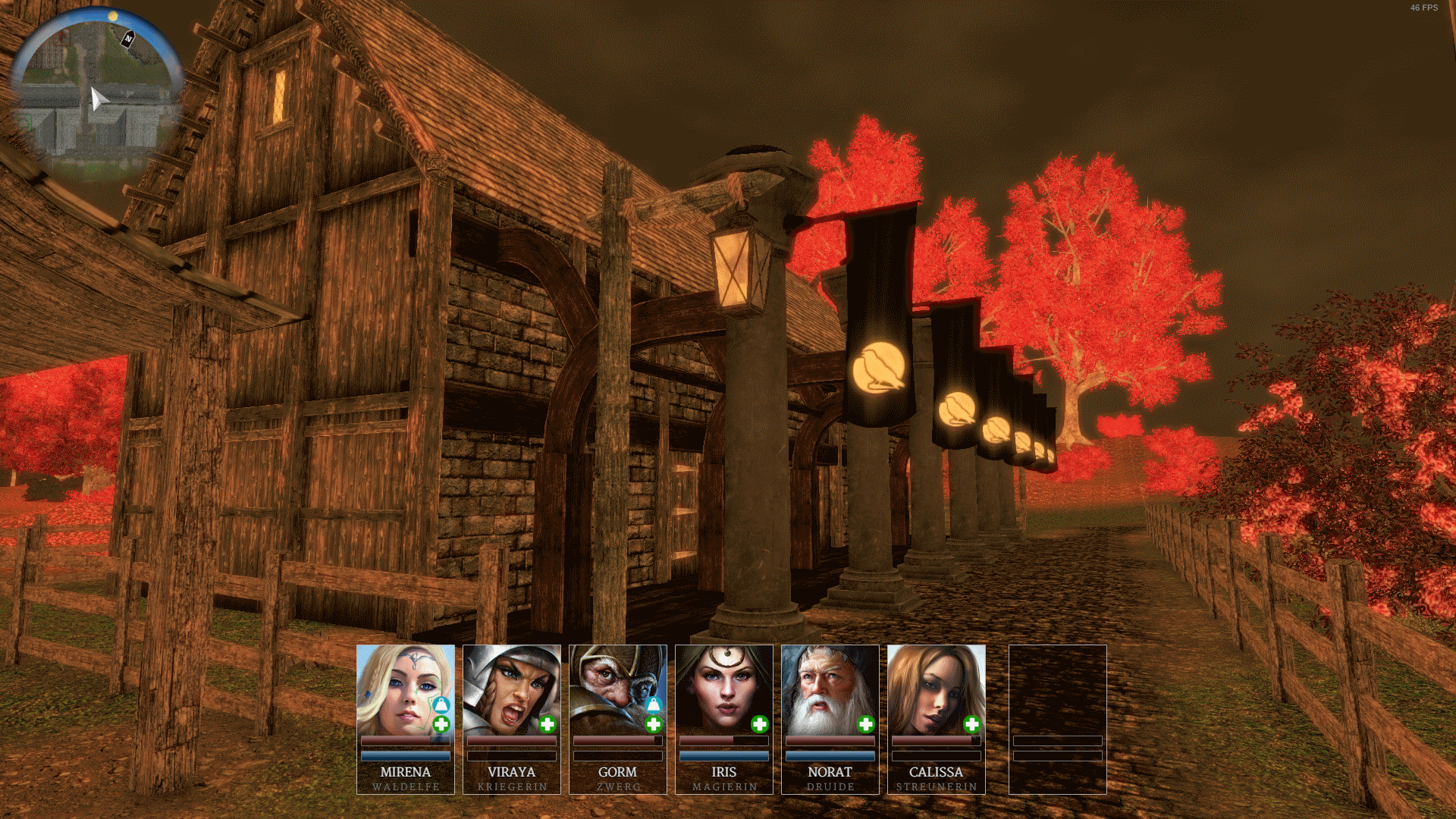The height and width of the screenshot is (819, 1456).
Task: Click the green plus icon on Norat
Action: (866, 724)
